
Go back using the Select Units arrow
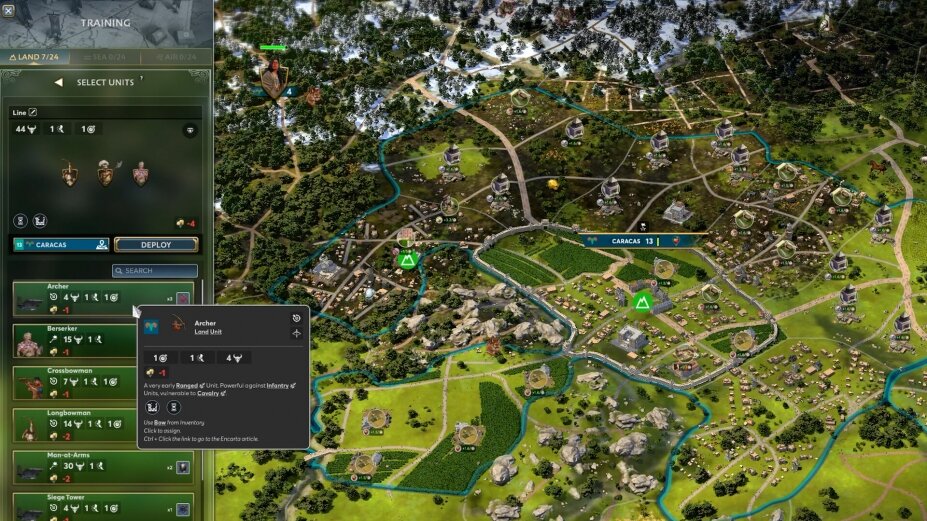pos(58,82)
